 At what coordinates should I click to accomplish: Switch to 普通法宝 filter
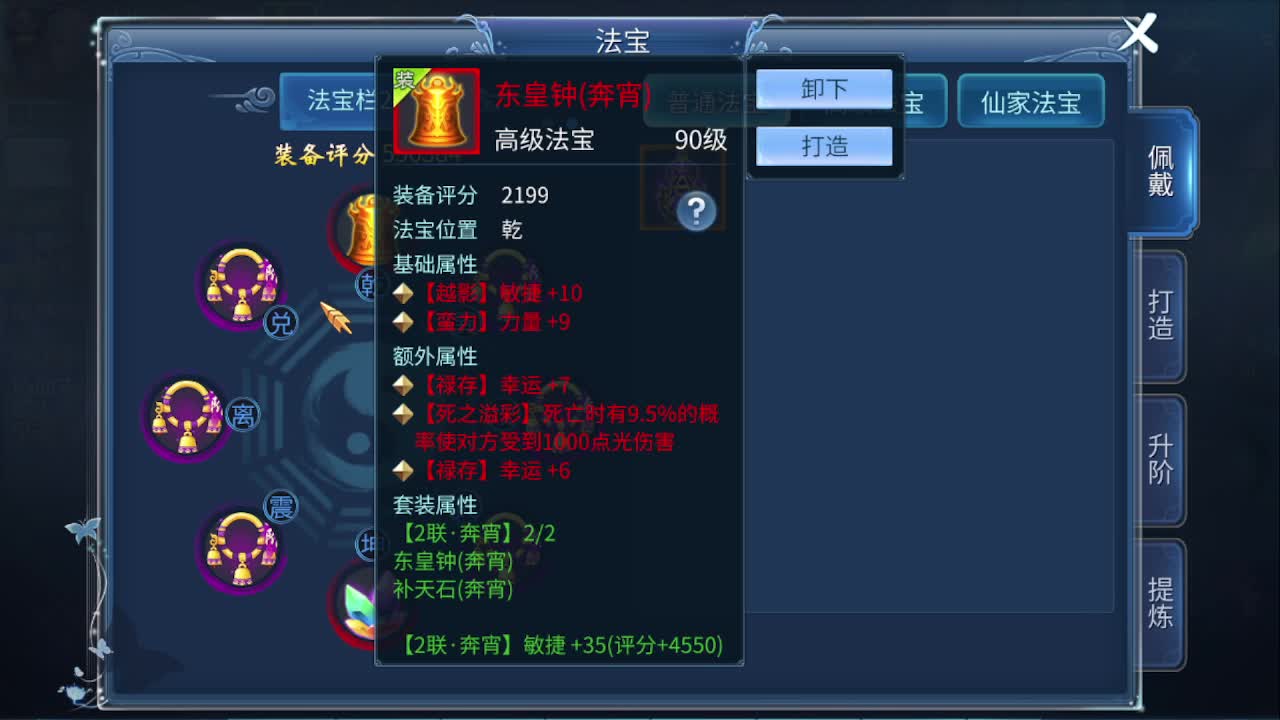click(716, 101)
